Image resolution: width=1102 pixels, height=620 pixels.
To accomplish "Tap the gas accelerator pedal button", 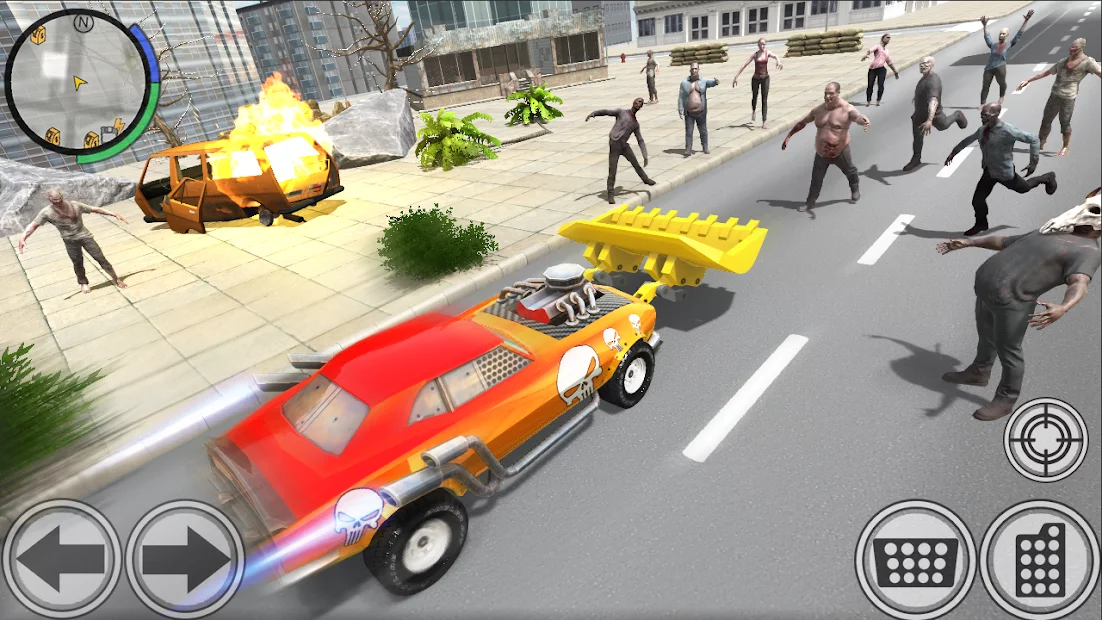I will coord(1040,560).
